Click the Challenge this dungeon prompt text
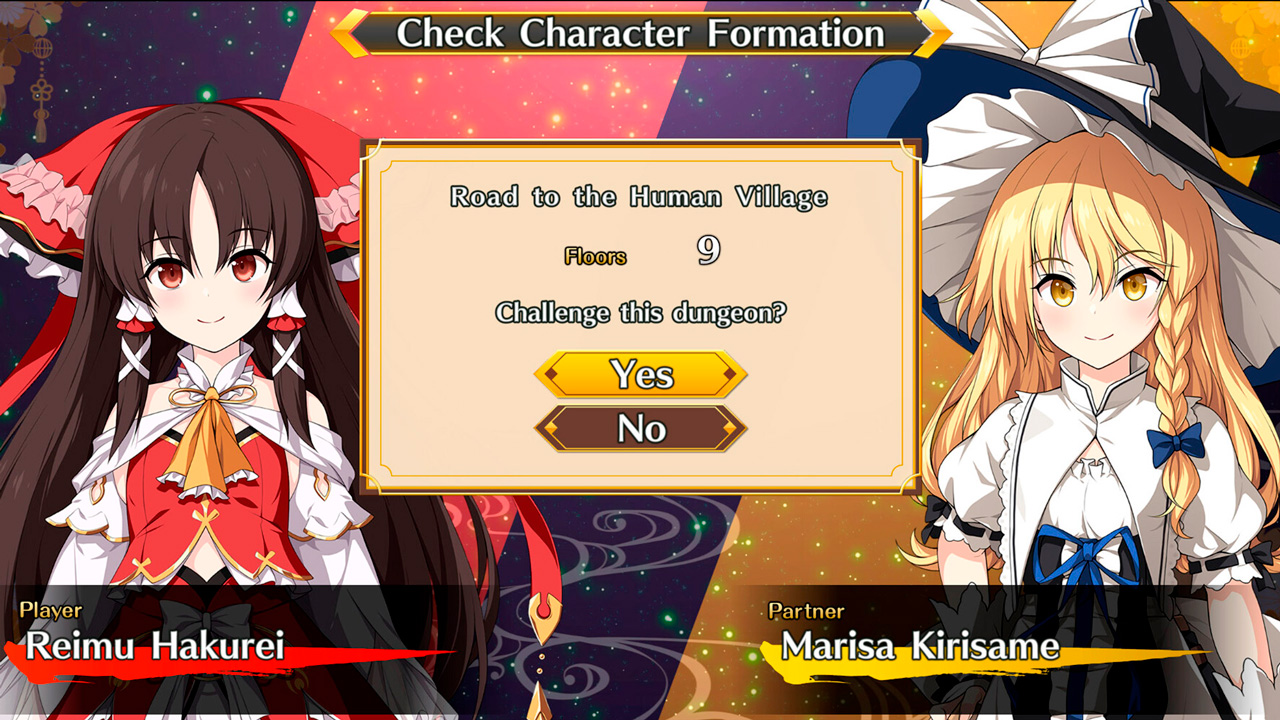Screen dimensions: 1280x720 click(641, 312)
